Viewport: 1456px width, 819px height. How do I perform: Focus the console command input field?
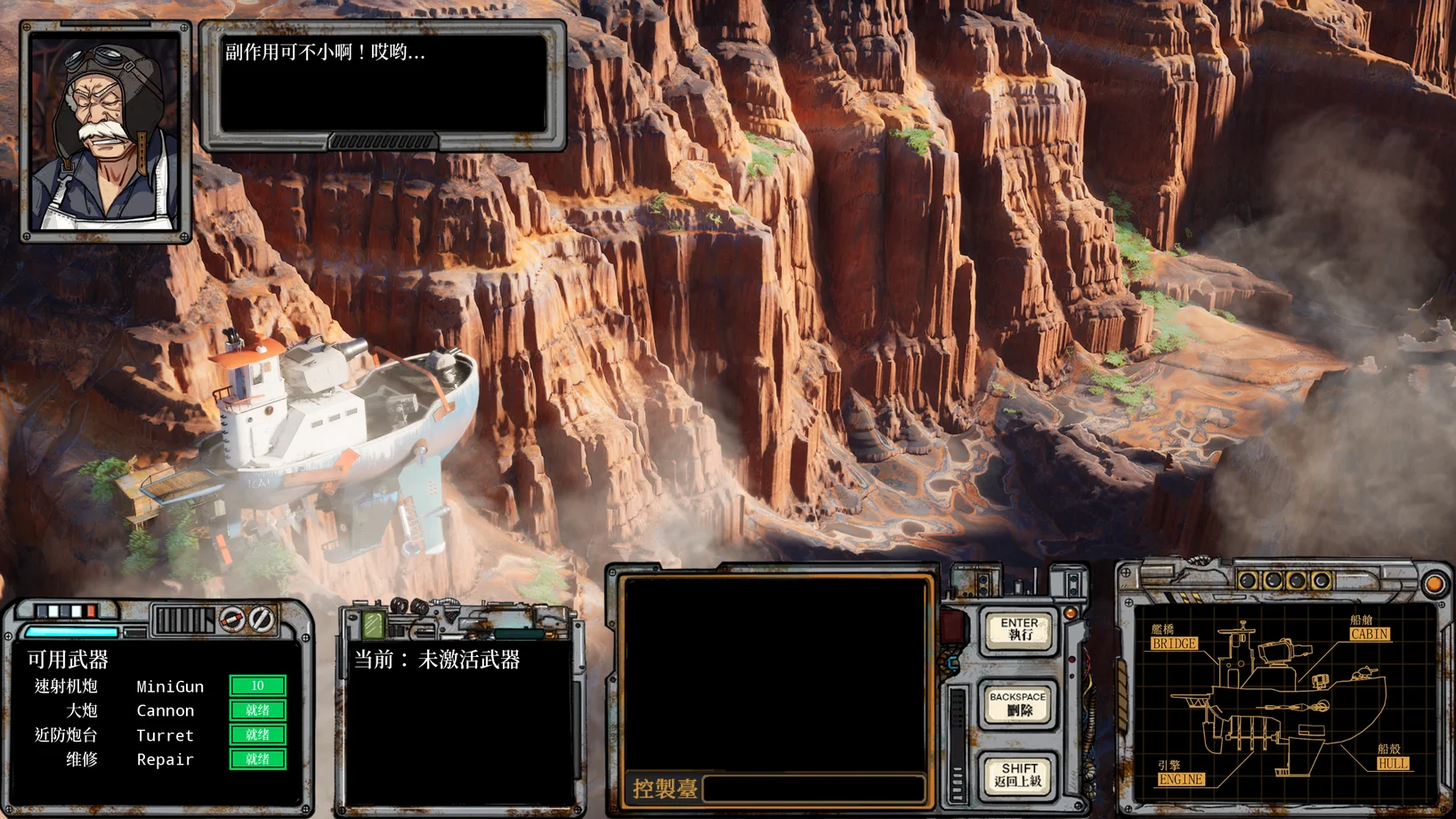click(x=813, y=789)
